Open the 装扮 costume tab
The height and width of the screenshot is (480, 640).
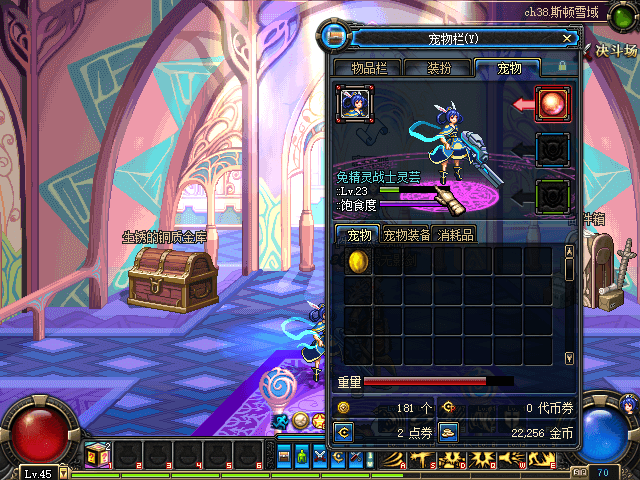click(438, 68)
